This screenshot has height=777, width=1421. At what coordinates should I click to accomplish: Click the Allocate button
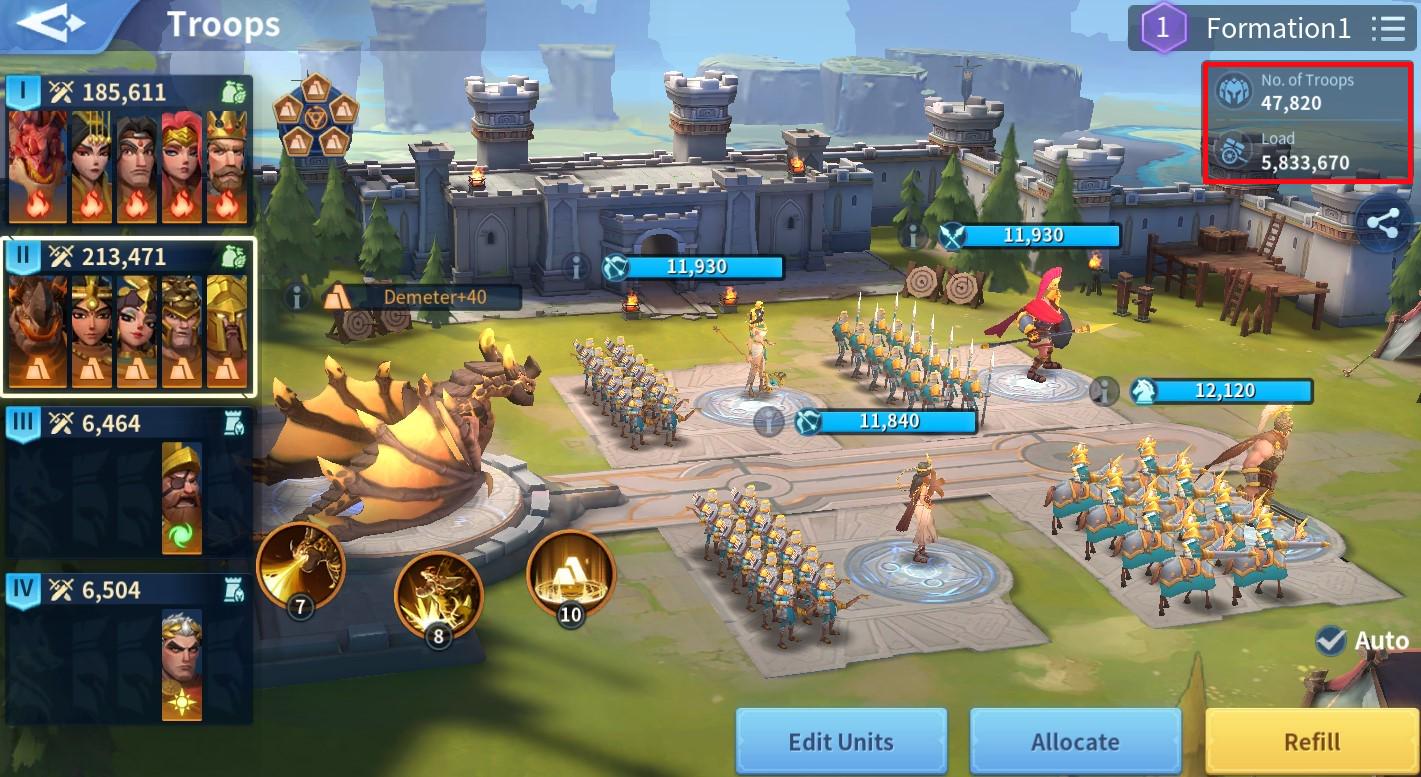coord(1075,742)
